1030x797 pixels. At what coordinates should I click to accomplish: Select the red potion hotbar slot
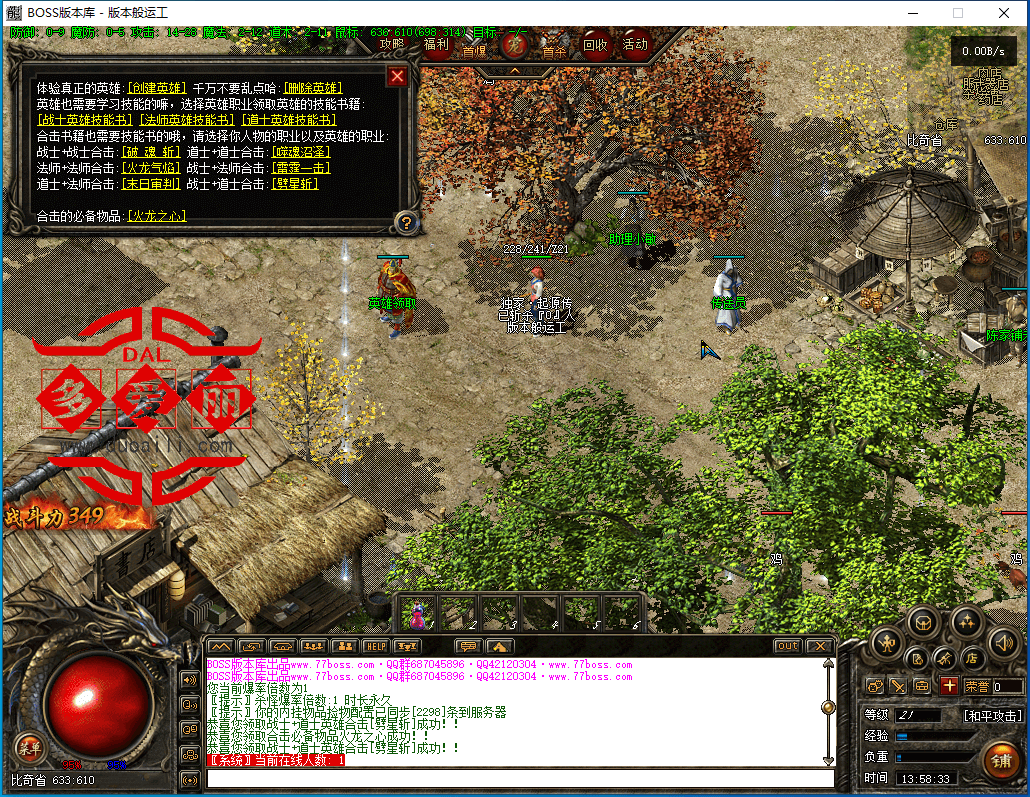click(x=416, y=613)
